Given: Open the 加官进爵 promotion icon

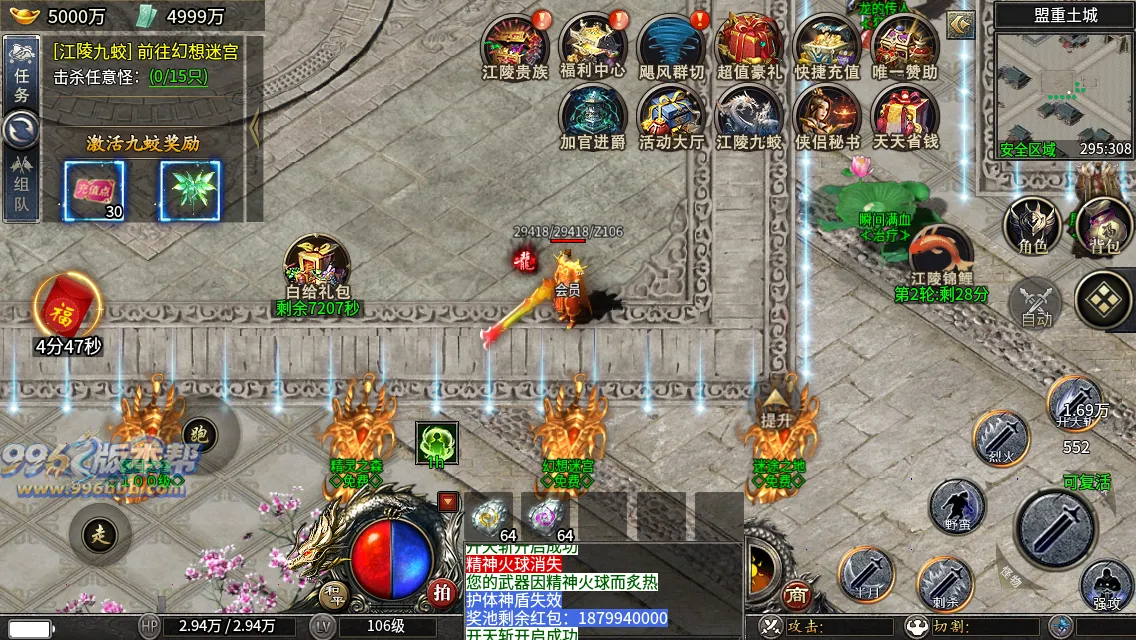Looking at the screenshot, I should click(x=593, y=114).
